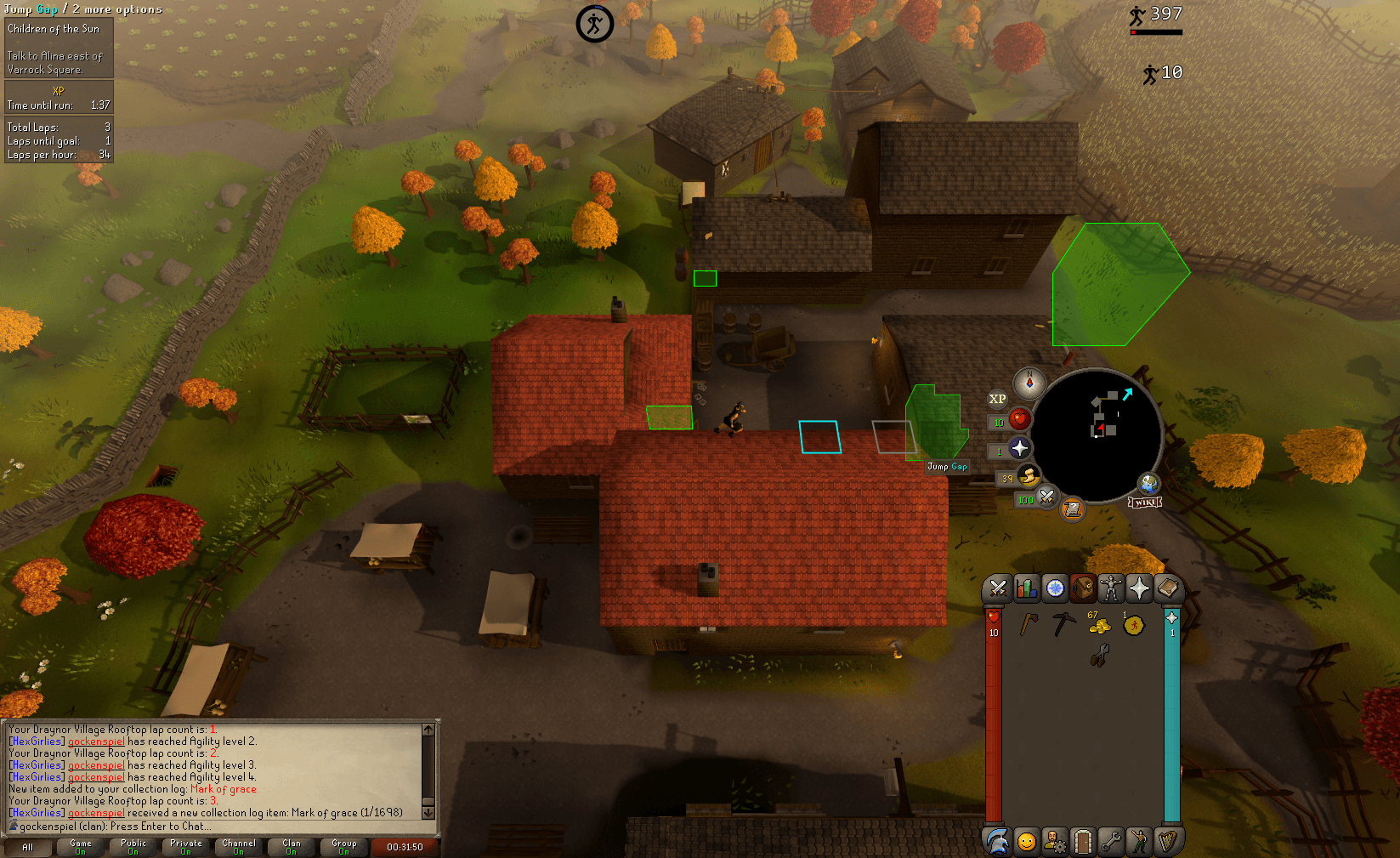
Task: Expand XP drops with the XP orb
Action: (997, 400)
